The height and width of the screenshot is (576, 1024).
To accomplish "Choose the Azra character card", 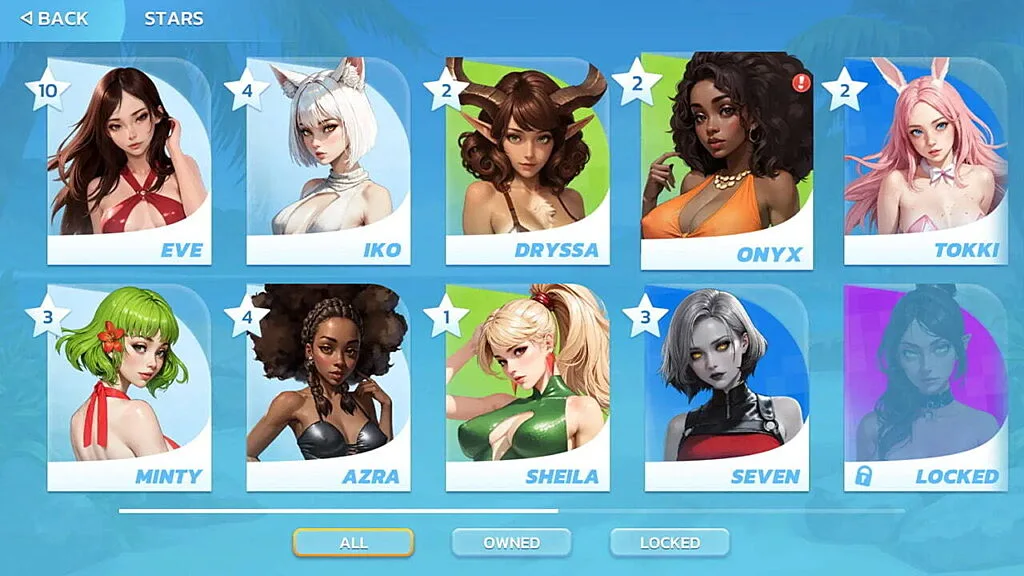I will pos(328,388).
